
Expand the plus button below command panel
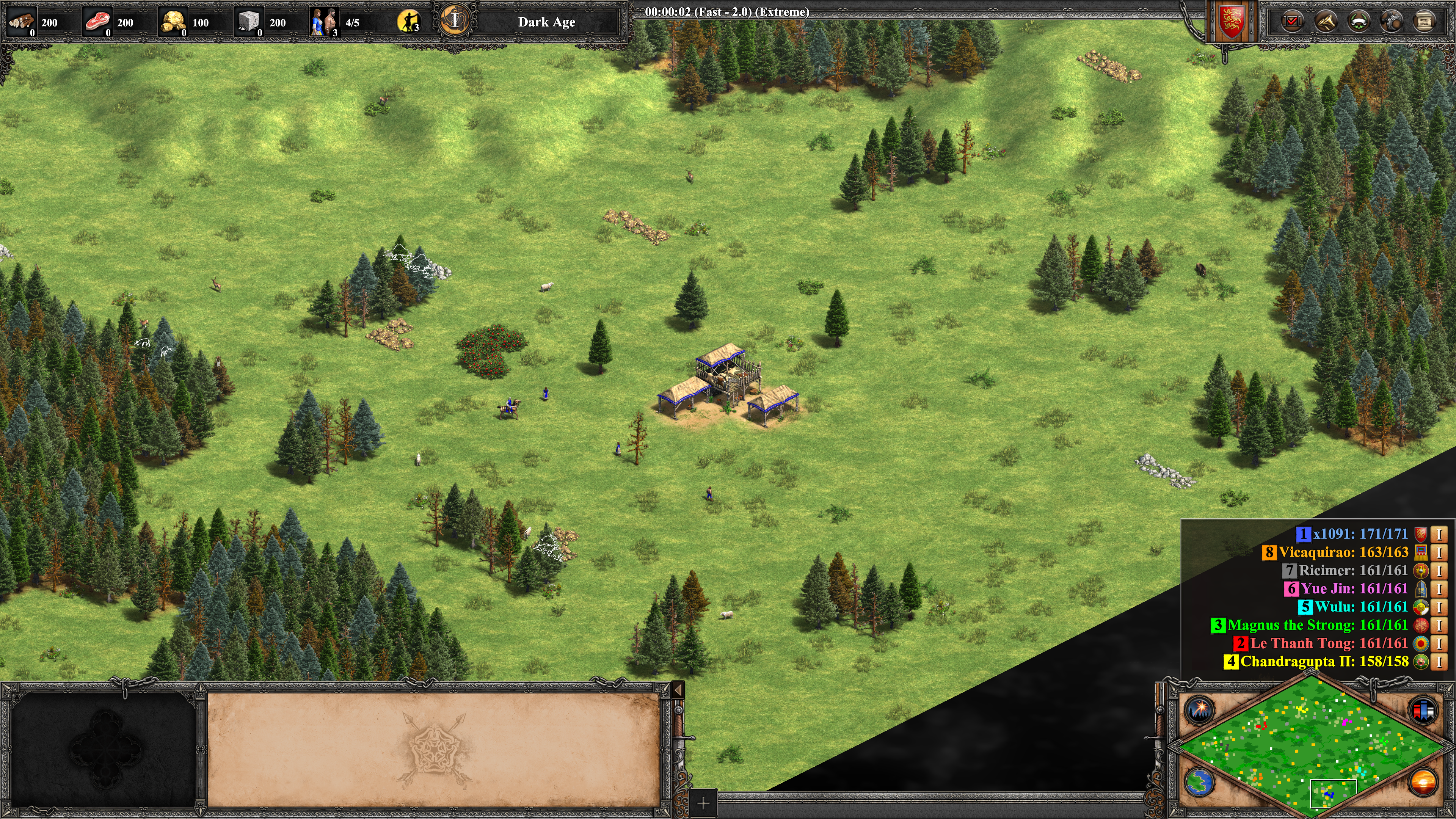pos(703,803)
